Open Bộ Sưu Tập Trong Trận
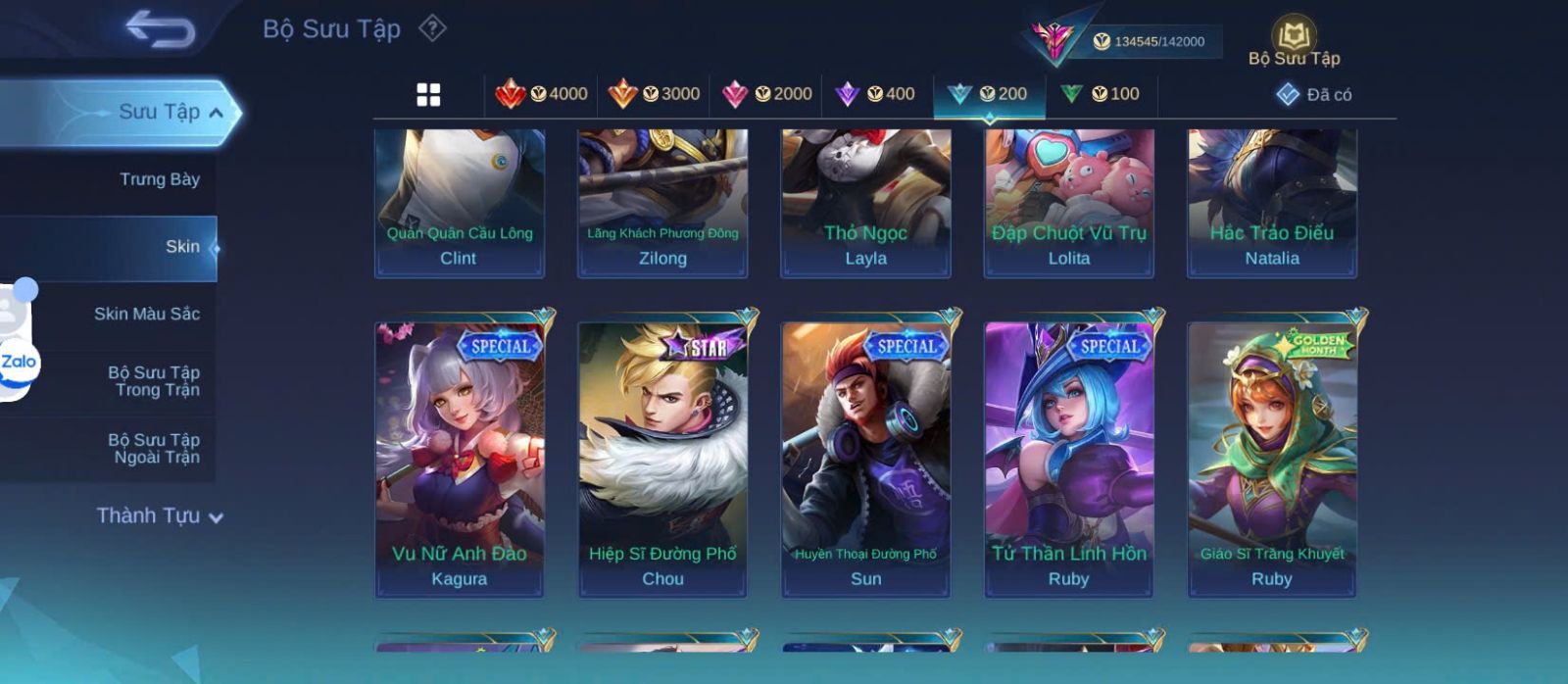Image resolution: width=1568 pixels, height=684 pixels. (x=155, y=381)
